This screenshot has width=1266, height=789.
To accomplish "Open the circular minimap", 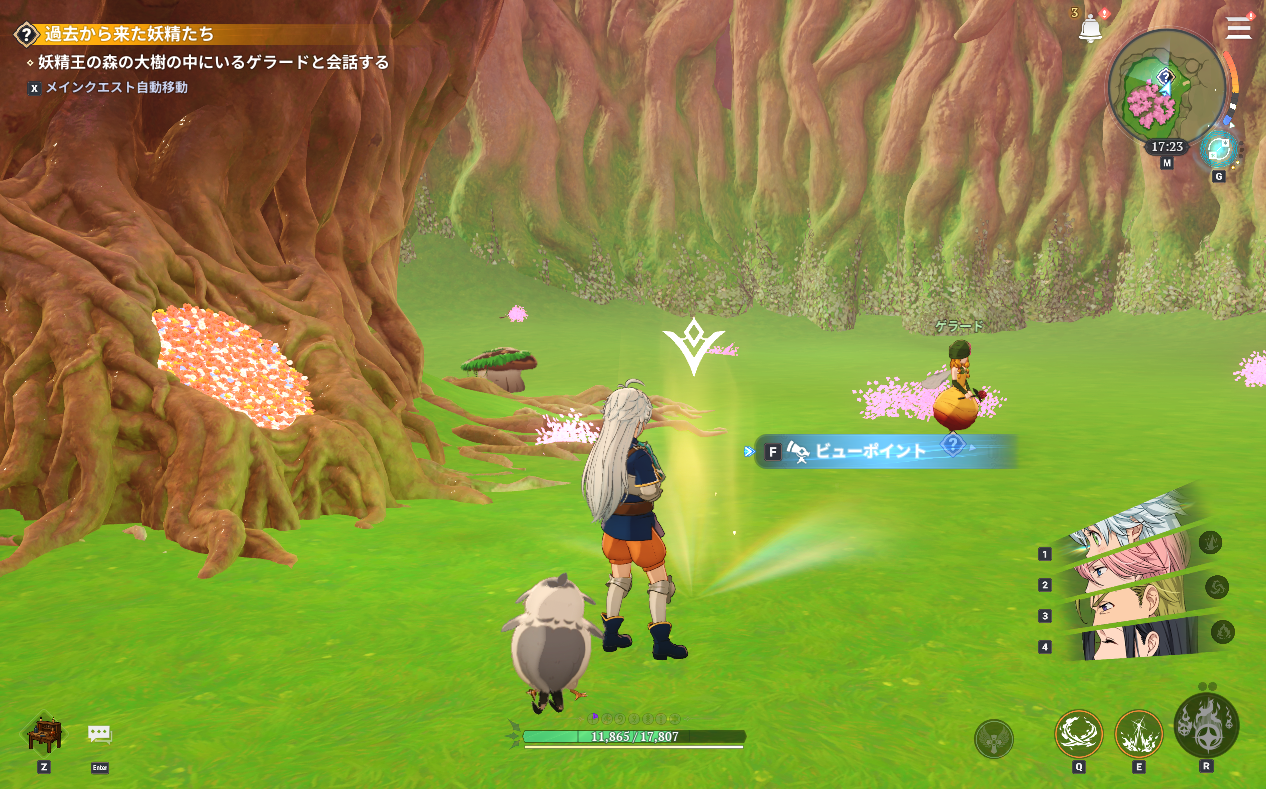I will (x=1166, y=88).
